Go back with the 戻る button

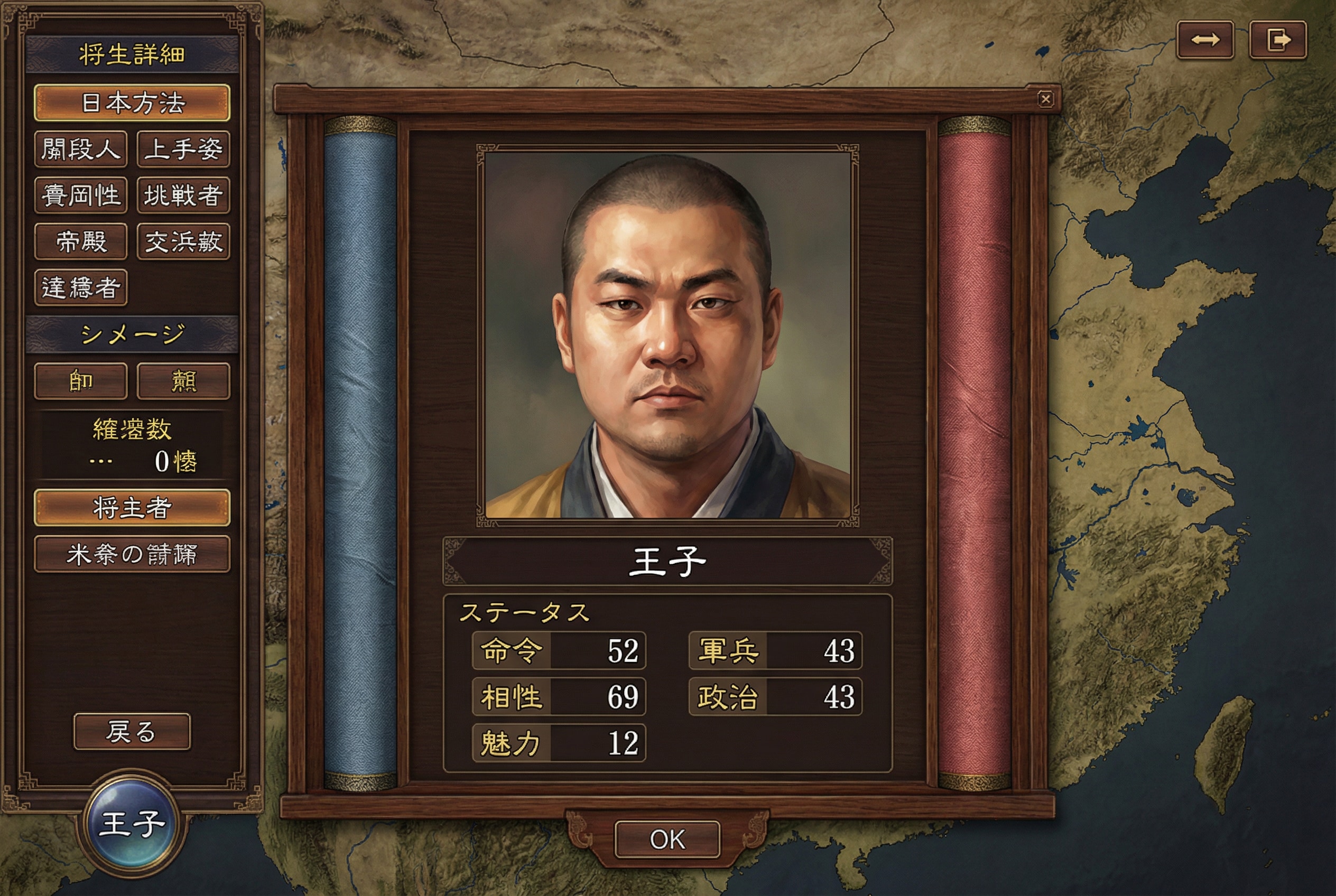pyautogui.click(x=132, y=731)
